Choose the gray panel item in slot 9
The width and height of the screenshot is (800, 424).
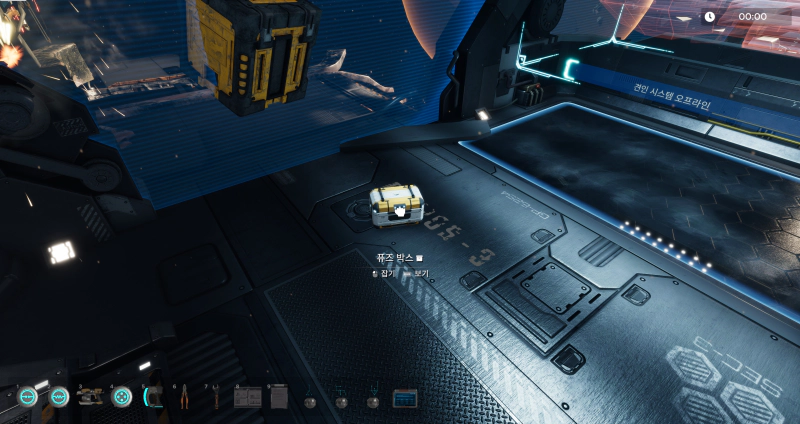pos(279,398)
